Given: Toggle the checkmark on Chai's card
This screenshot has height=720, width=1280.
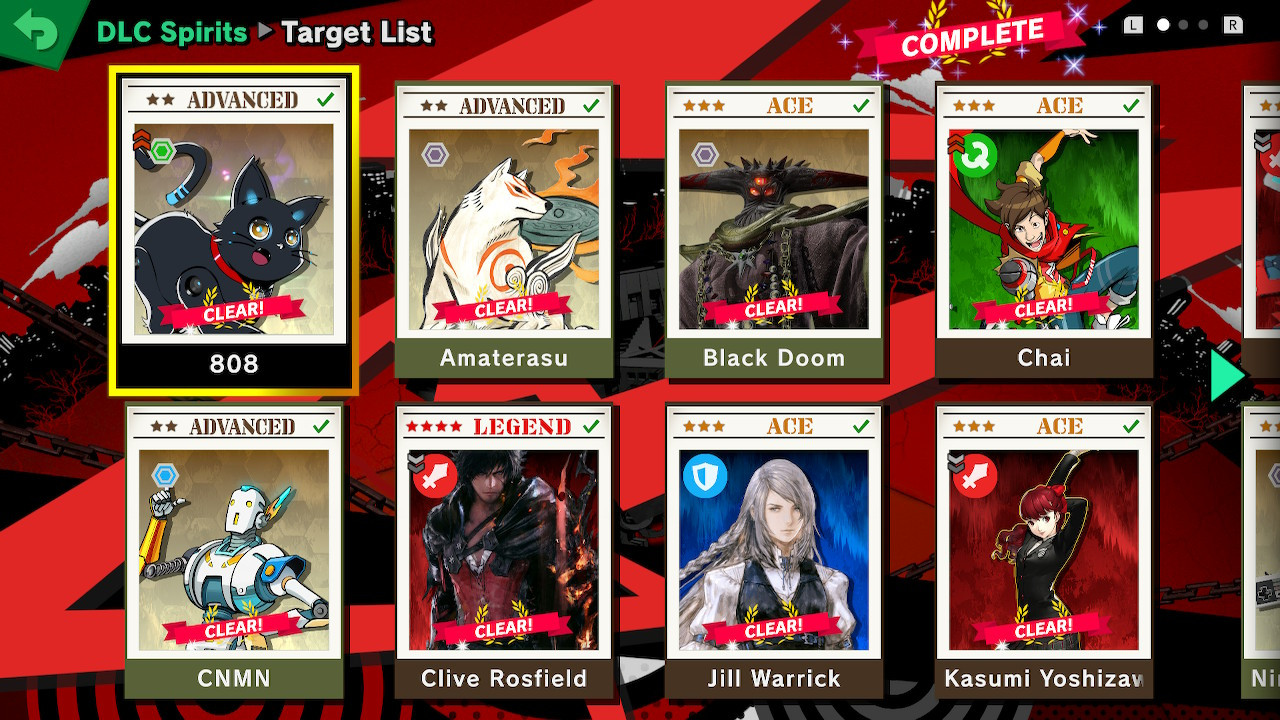Looking at the screenshot, I should point(1132,104).
